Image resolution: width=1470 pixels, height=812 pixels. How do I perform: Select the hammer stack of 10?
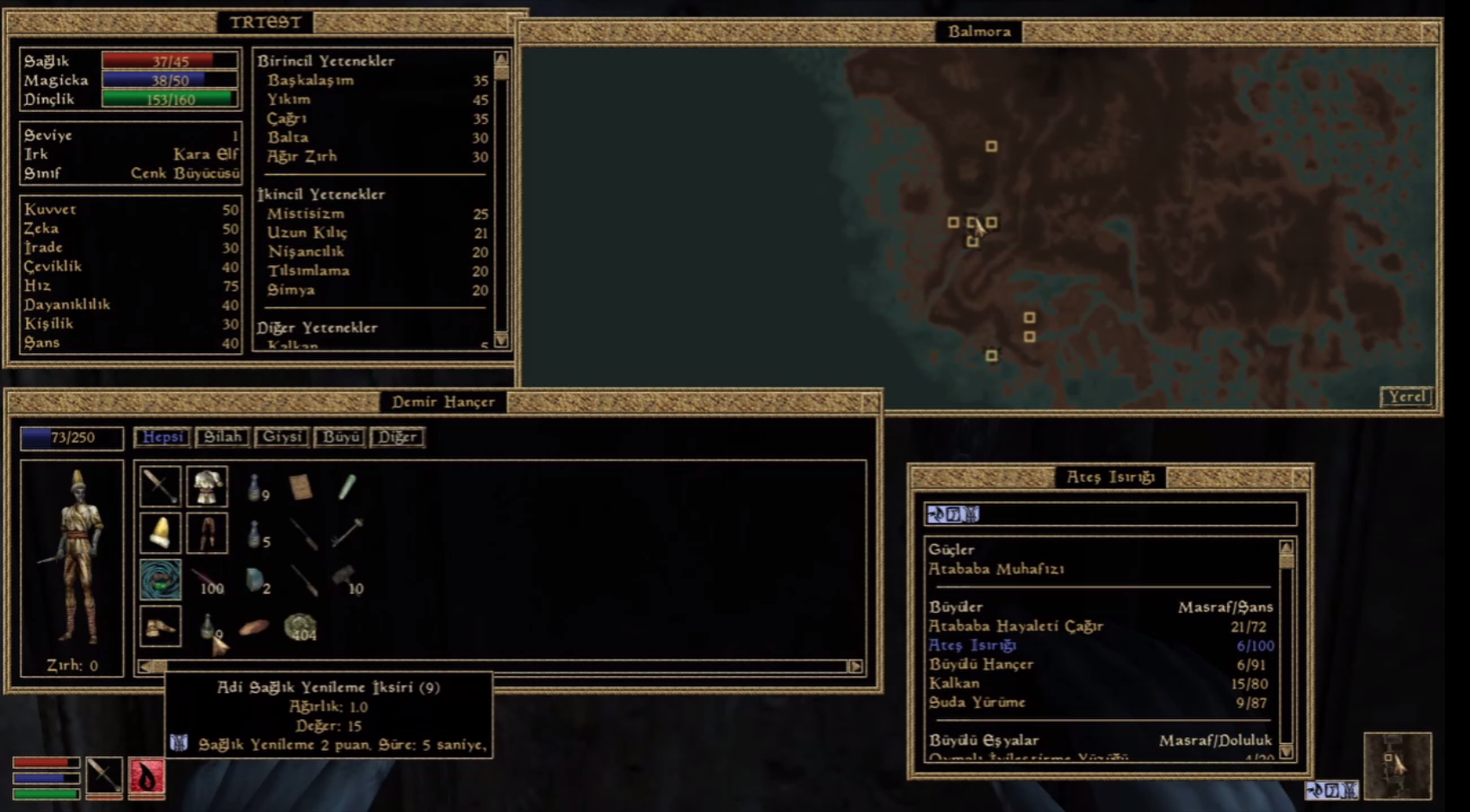(x=346, y=580)
